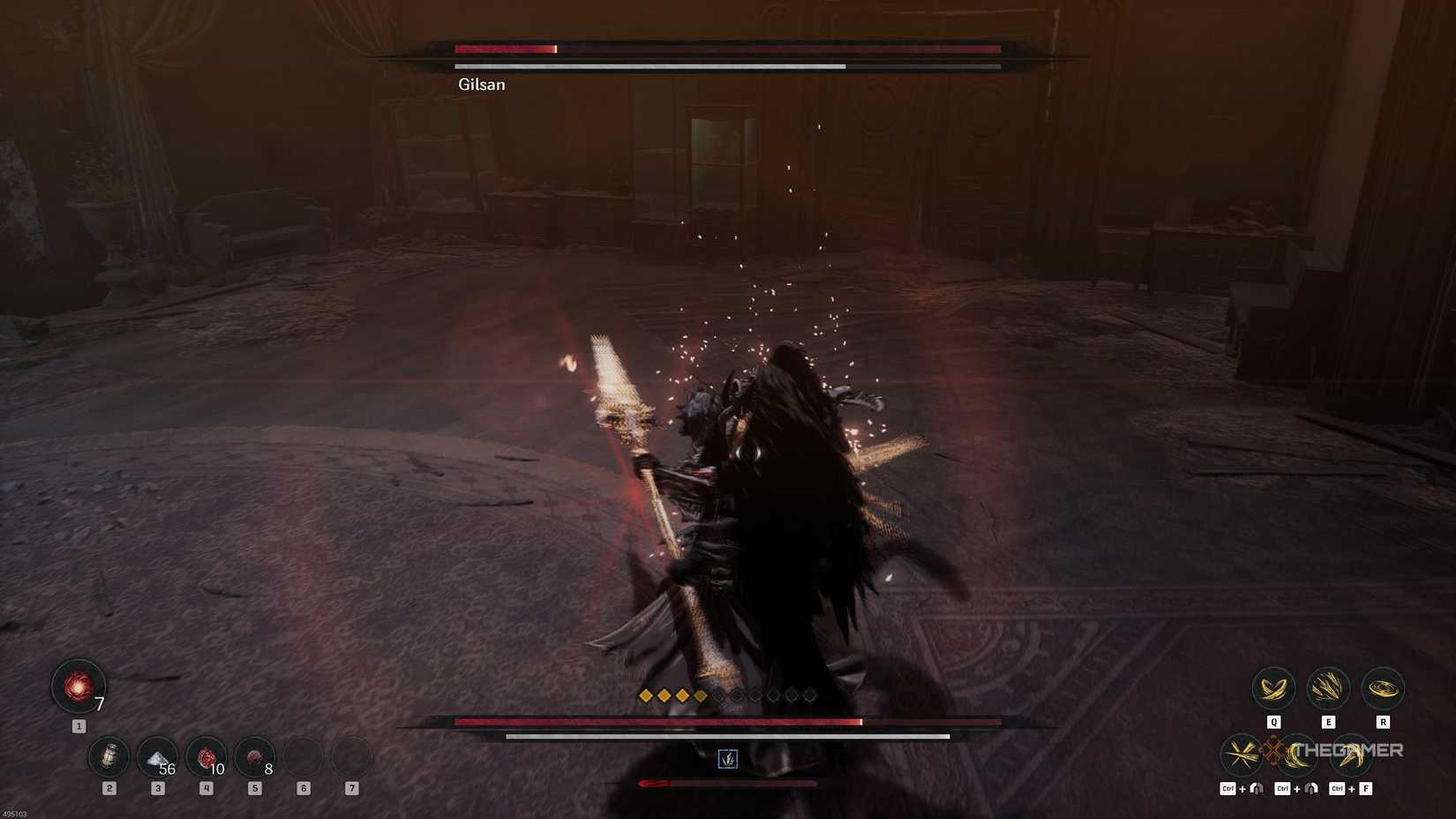The image size is (1456, 819).
Task: Activate the Q skill icon
Action: coord(1274,689)
